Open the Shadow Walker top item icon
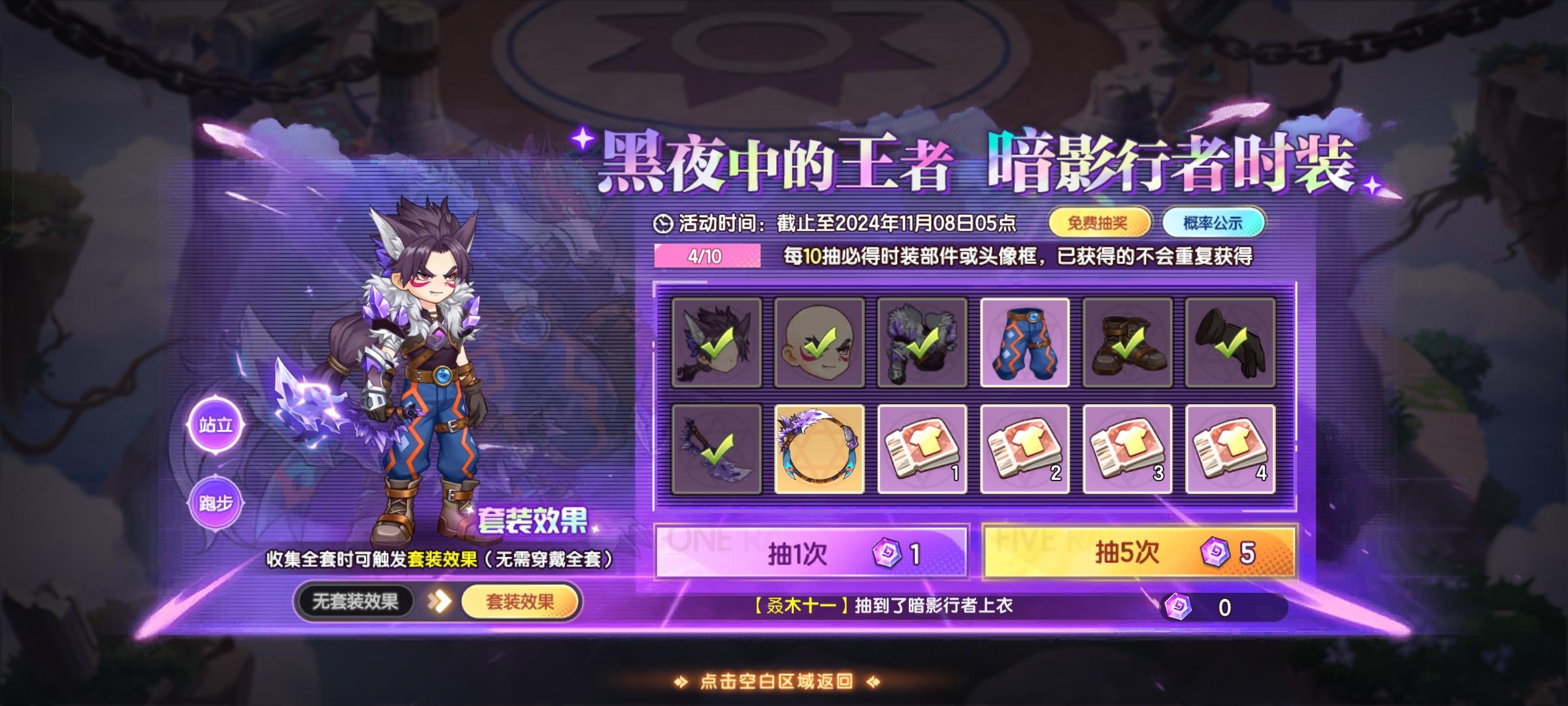Viewport: 1568px width, 706px height. tap(922, 343)
